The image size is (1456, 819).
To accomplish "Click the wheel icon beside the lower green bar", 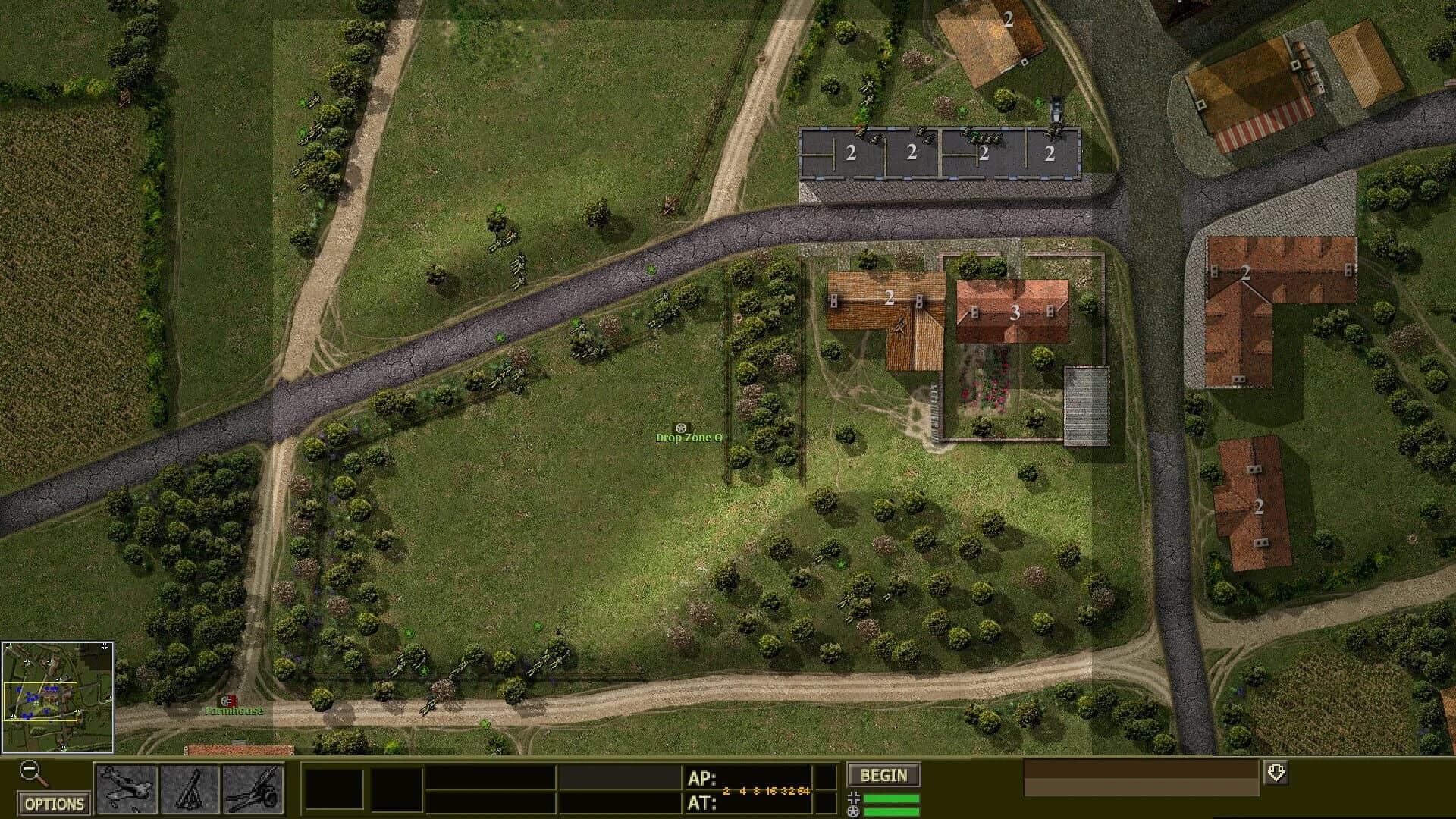I will (855, 812).
